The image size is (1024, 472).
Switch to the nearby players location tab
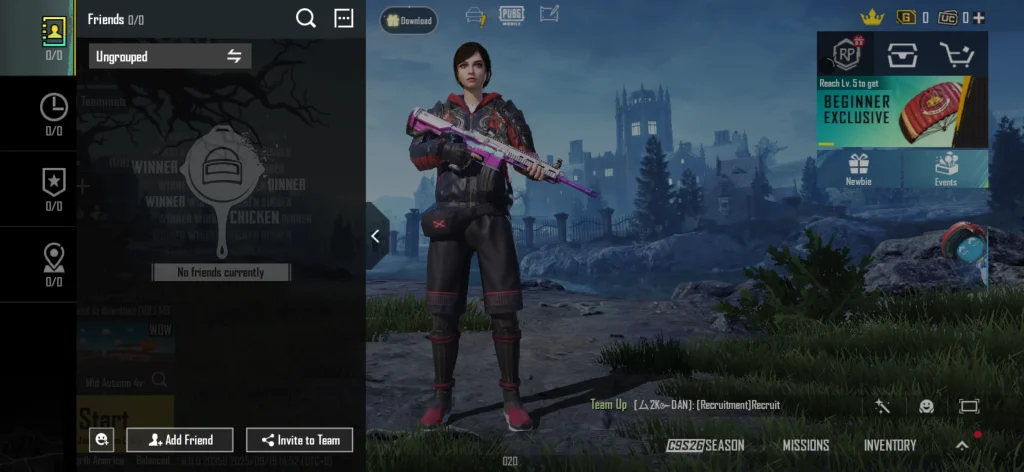53,264
